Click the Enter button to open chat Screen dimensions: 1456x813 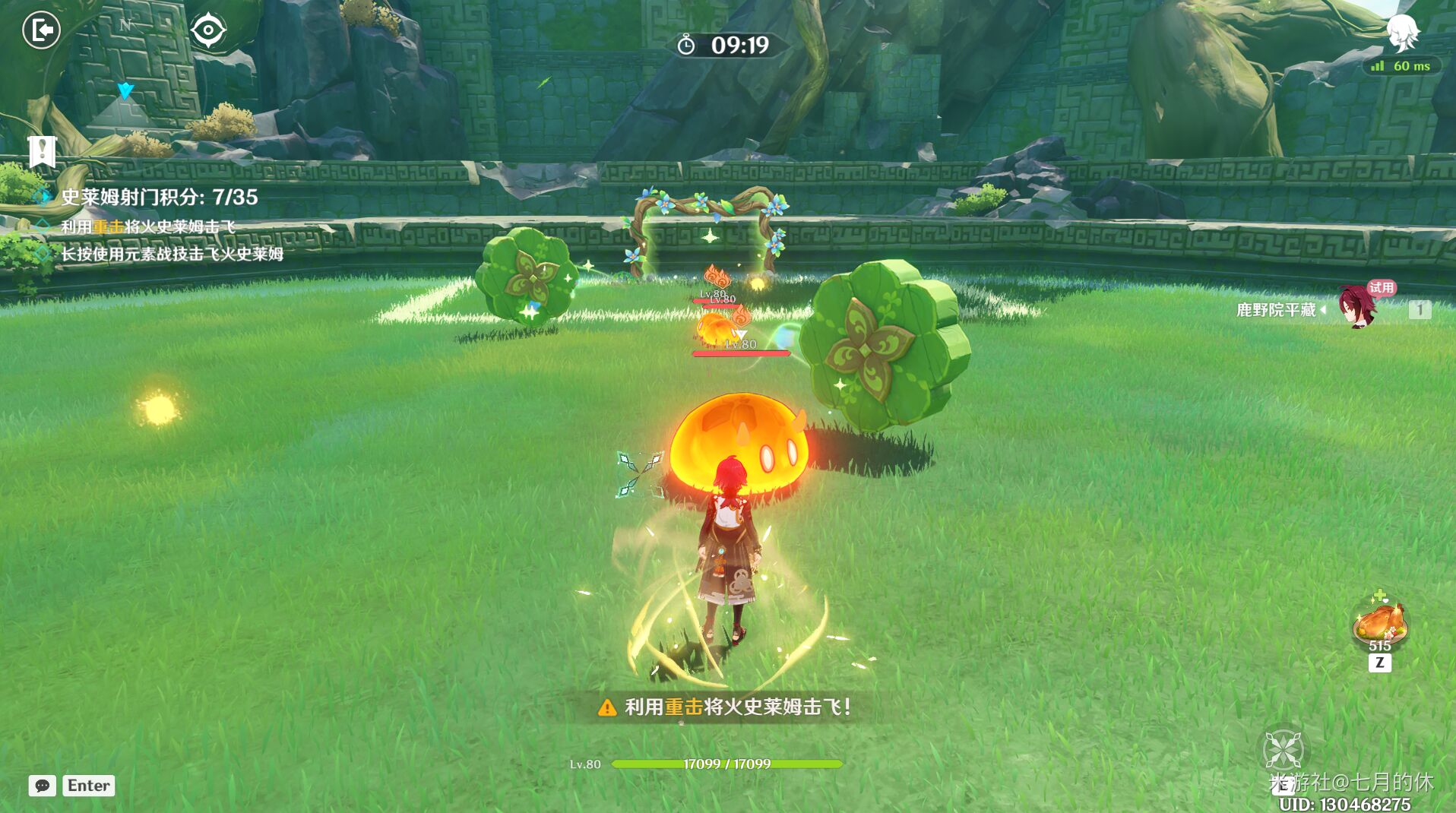[88, 786]
